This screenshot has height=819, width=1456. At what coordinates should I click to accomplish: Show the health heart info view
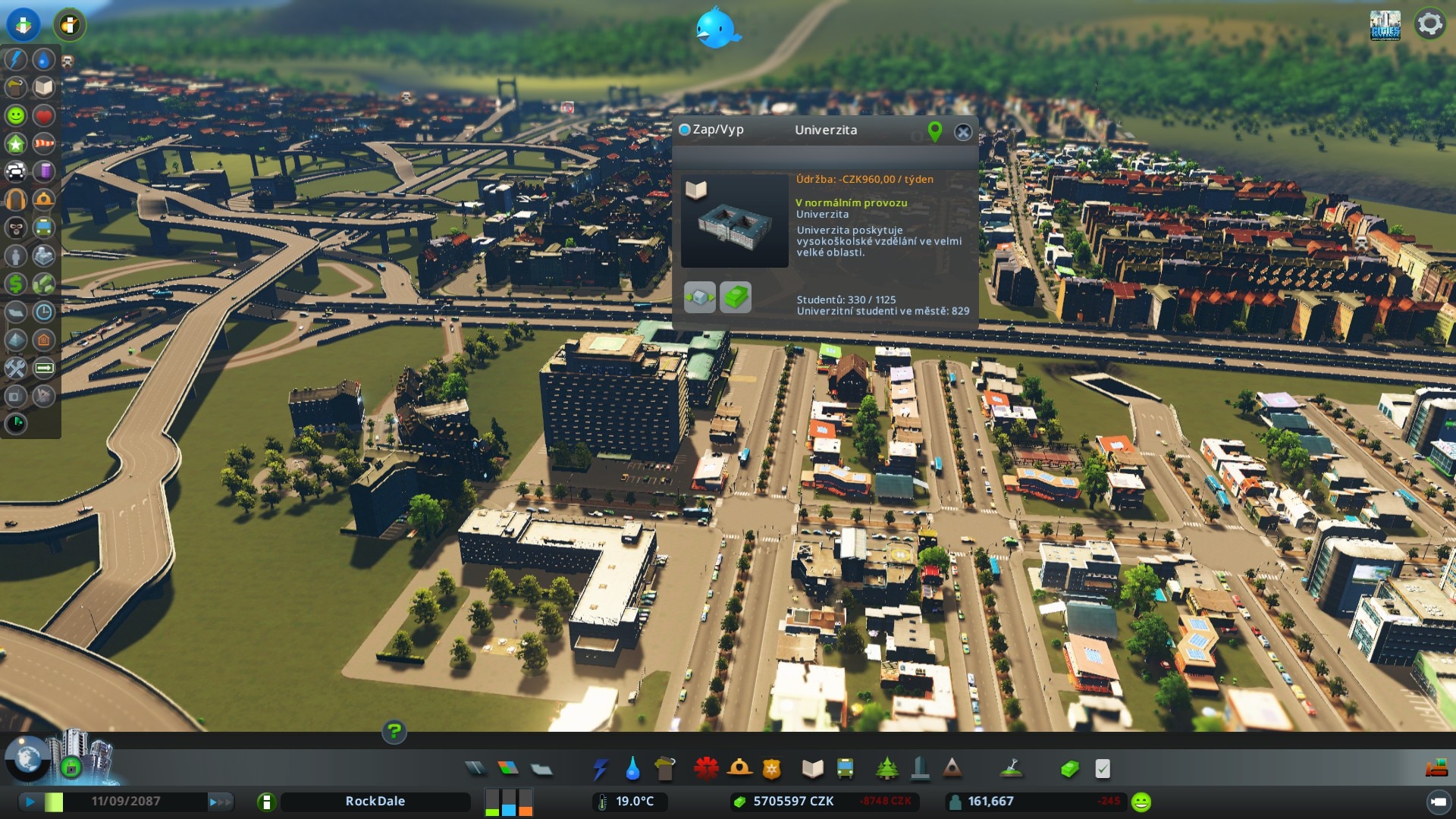pos(44,115)
